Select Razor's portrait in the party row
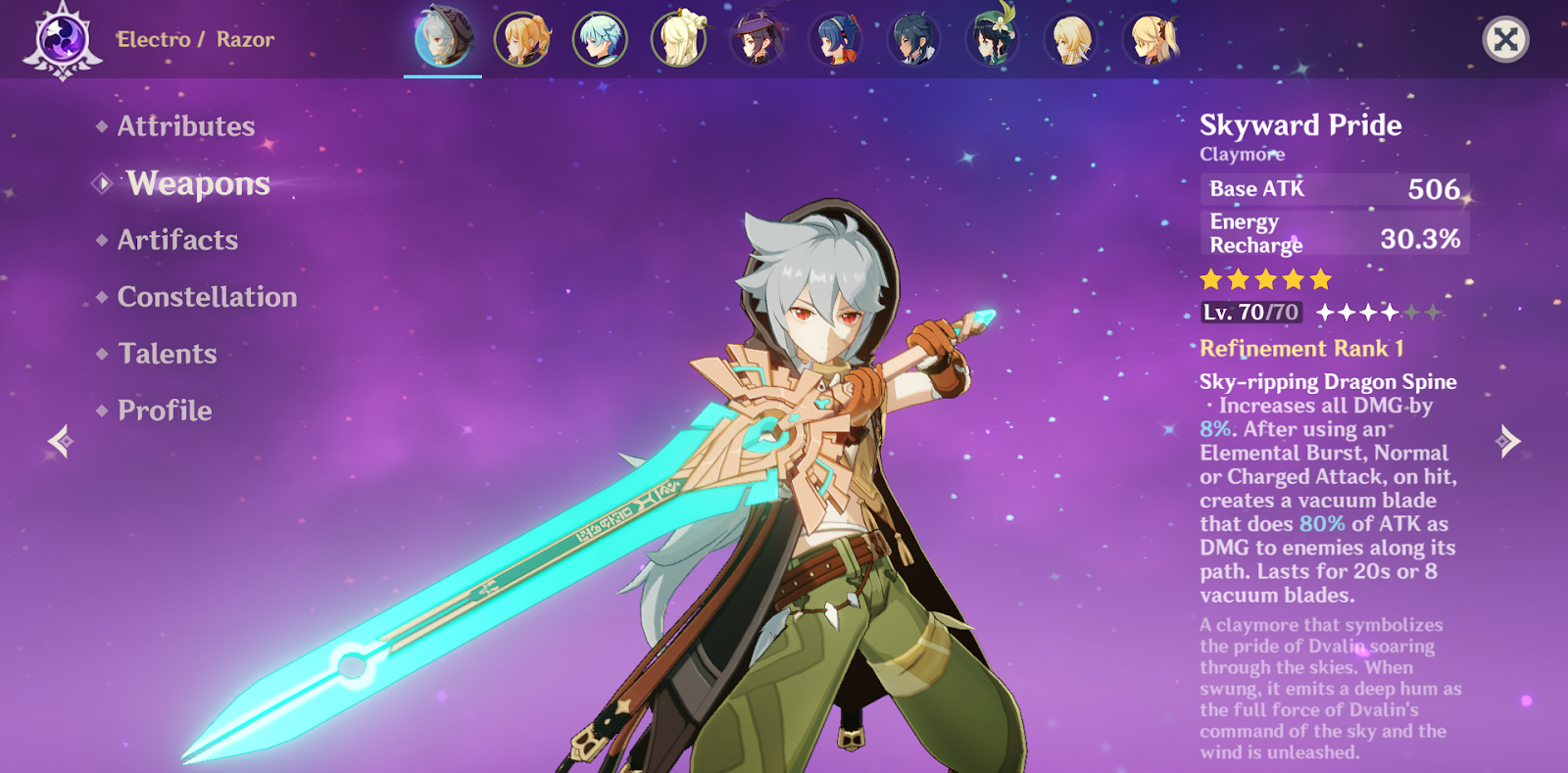 coord(443,39)
